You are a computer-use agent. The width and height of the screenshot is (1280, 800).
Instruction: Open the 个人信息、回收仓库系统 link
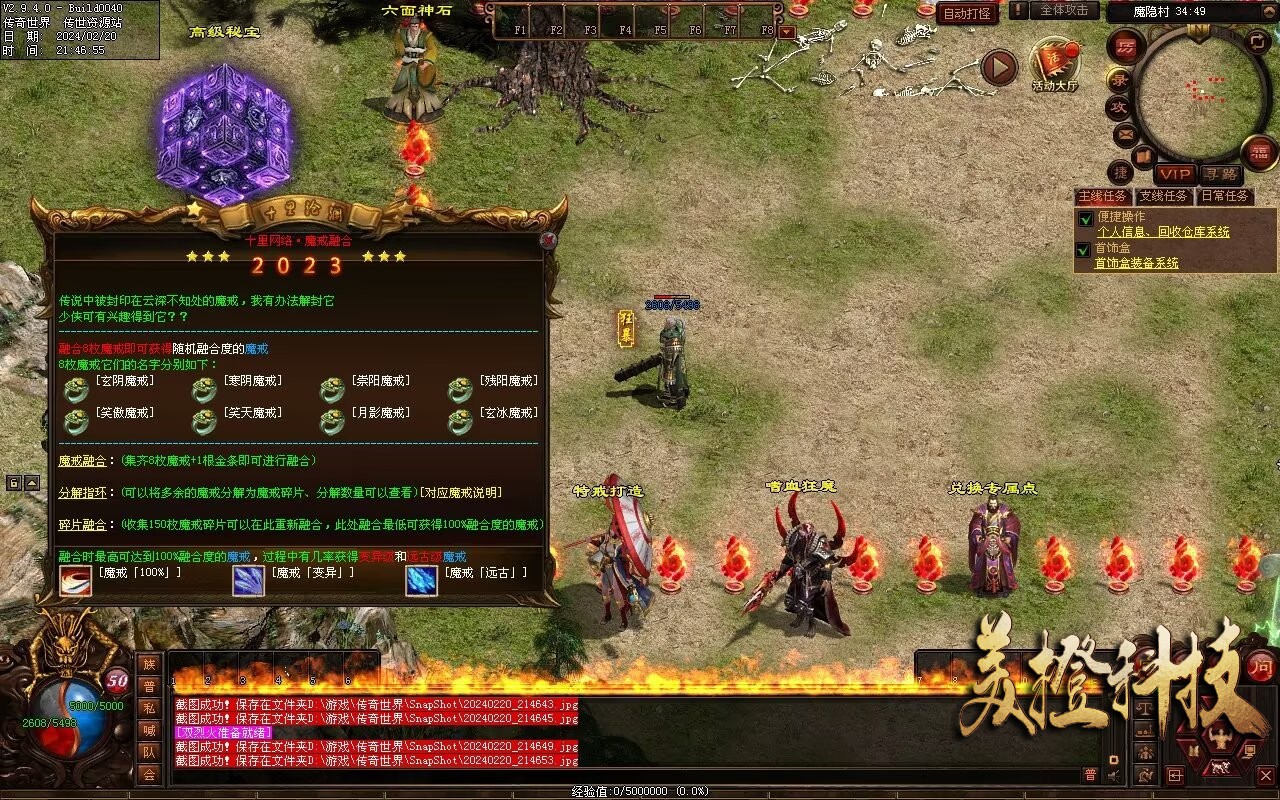1163,232
